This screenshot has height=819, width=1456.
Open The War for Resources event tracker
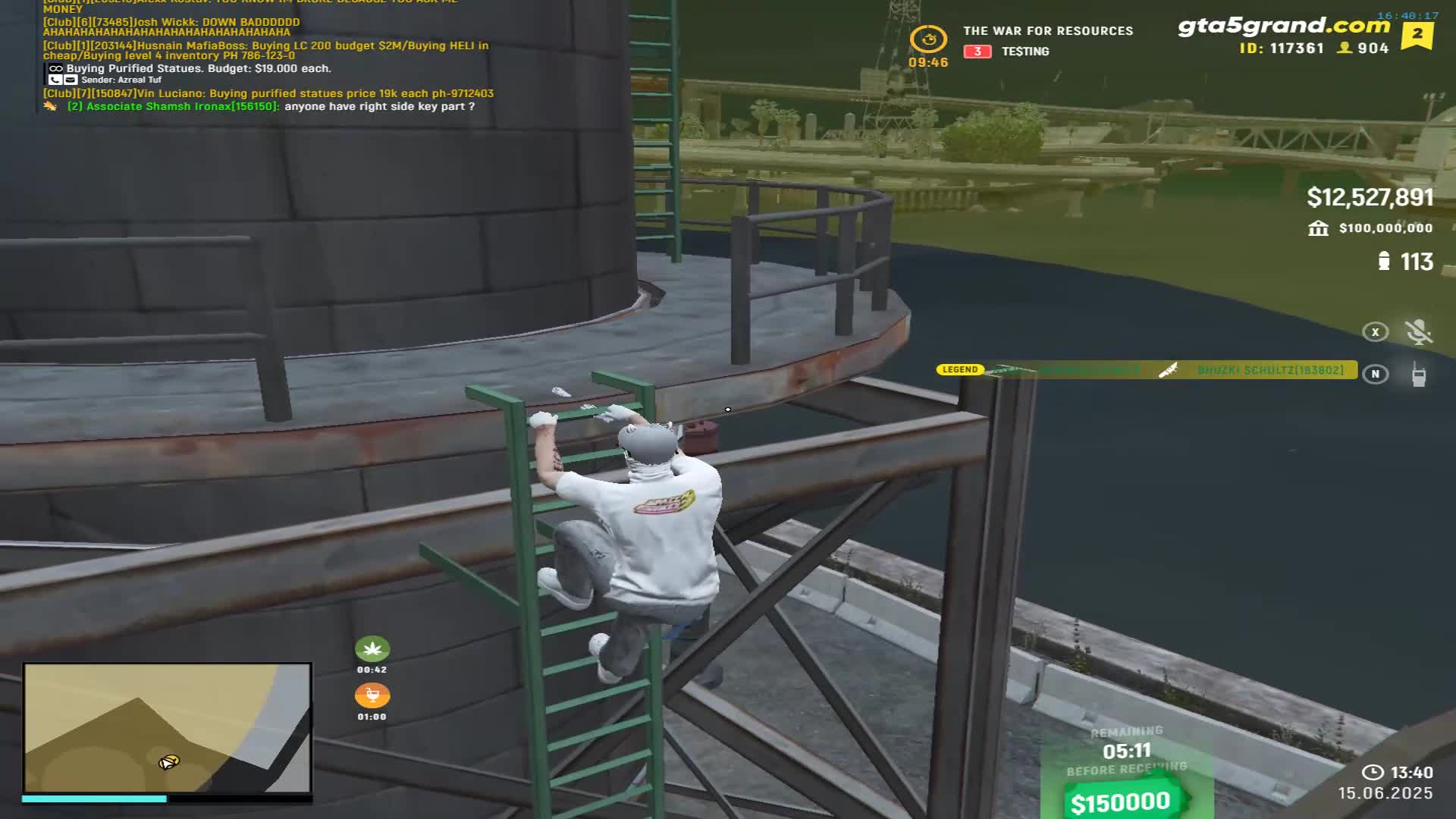(1047, 31)
